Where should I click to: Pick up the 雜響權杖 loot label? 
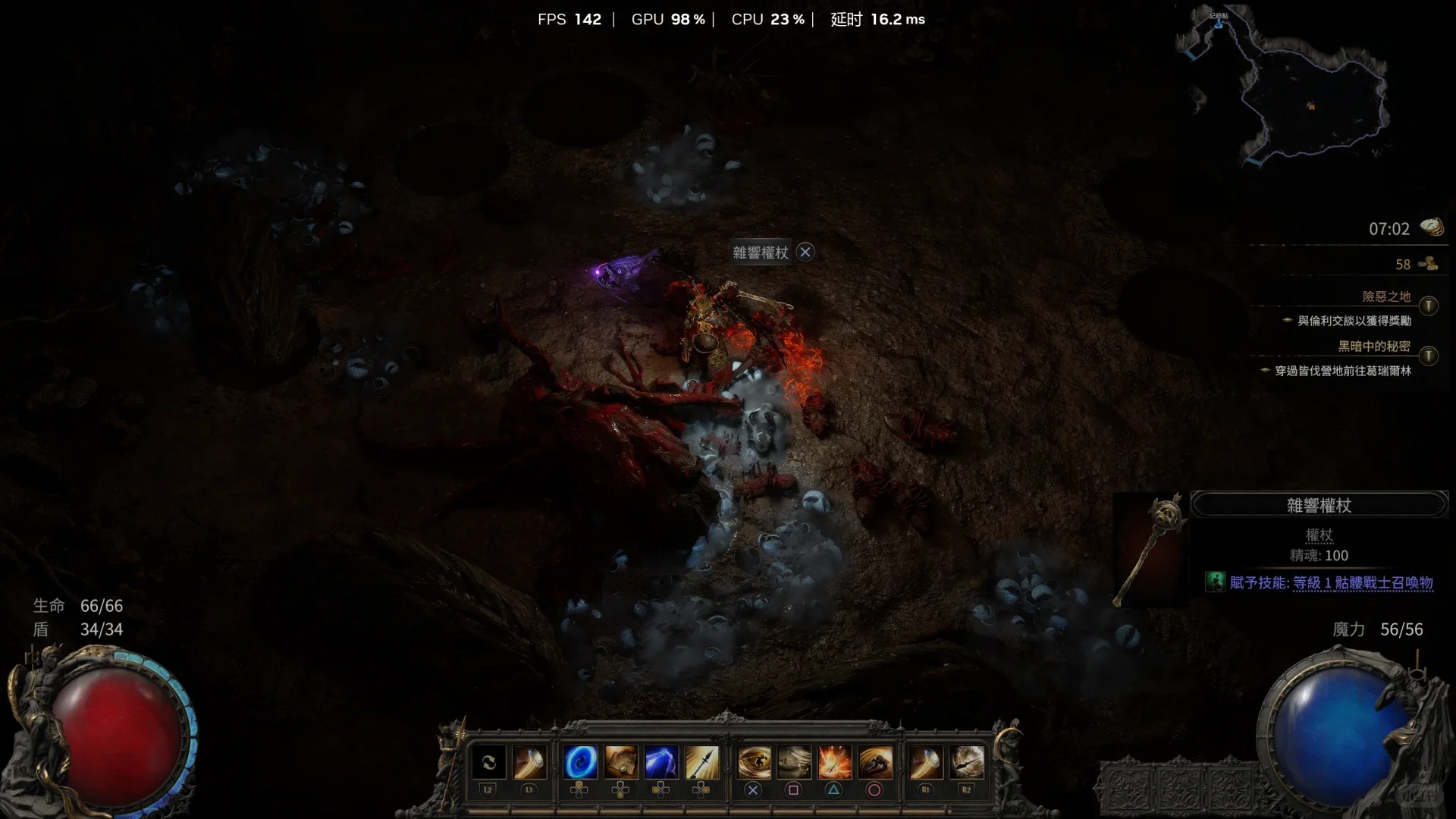click(761, 253)
